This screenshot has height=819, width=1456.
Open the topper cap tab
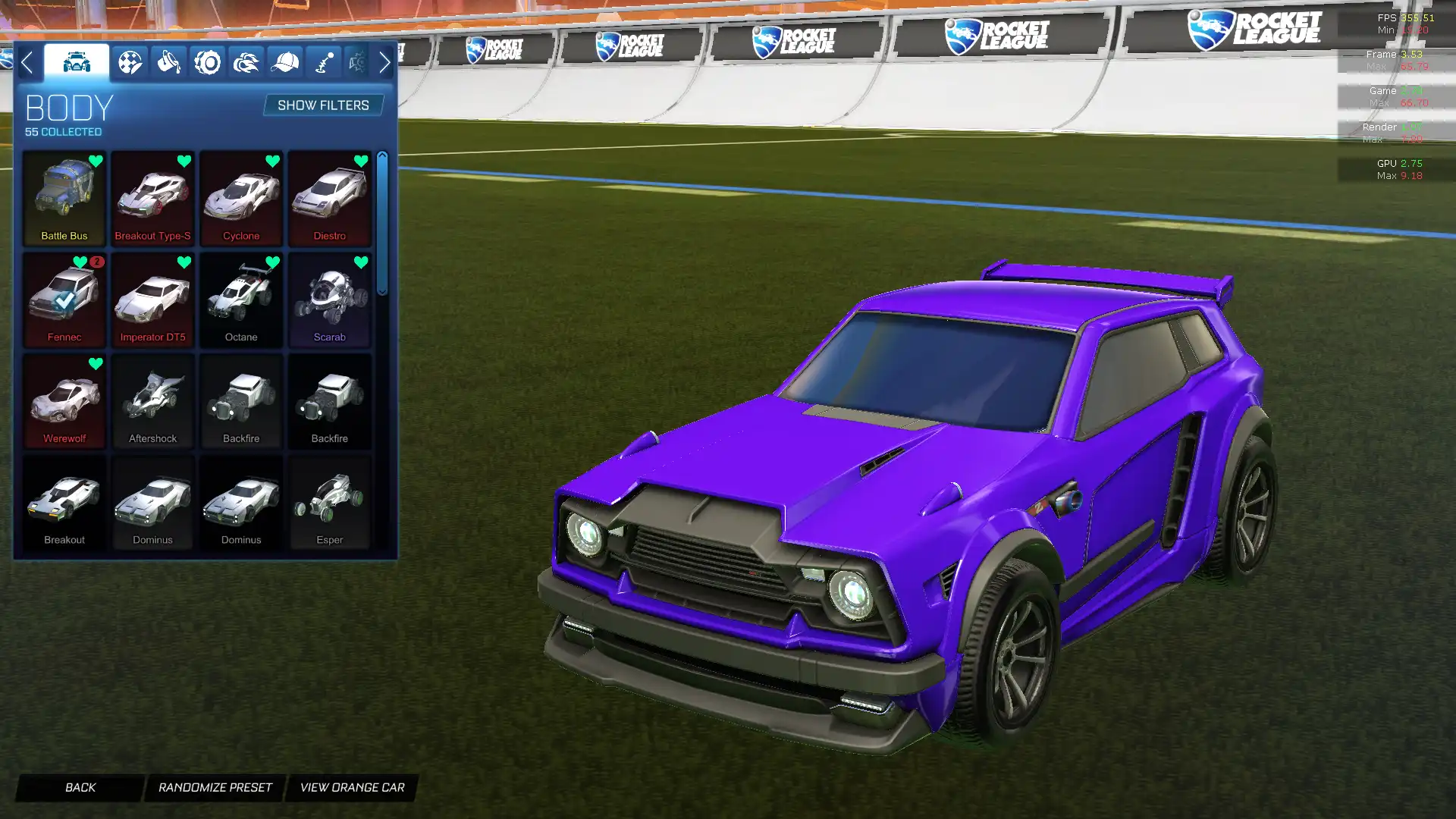pos(285,62)
